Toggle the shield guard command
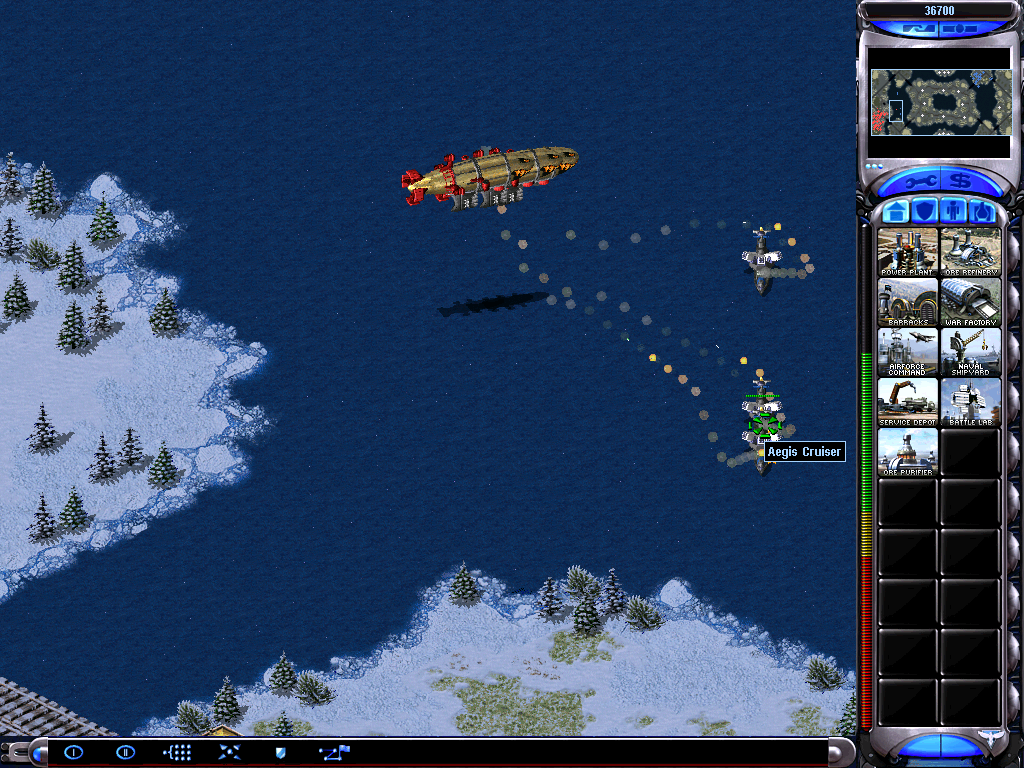This screenshot has width=1024, height=768. pyautogui.click(x=281, y=752)
